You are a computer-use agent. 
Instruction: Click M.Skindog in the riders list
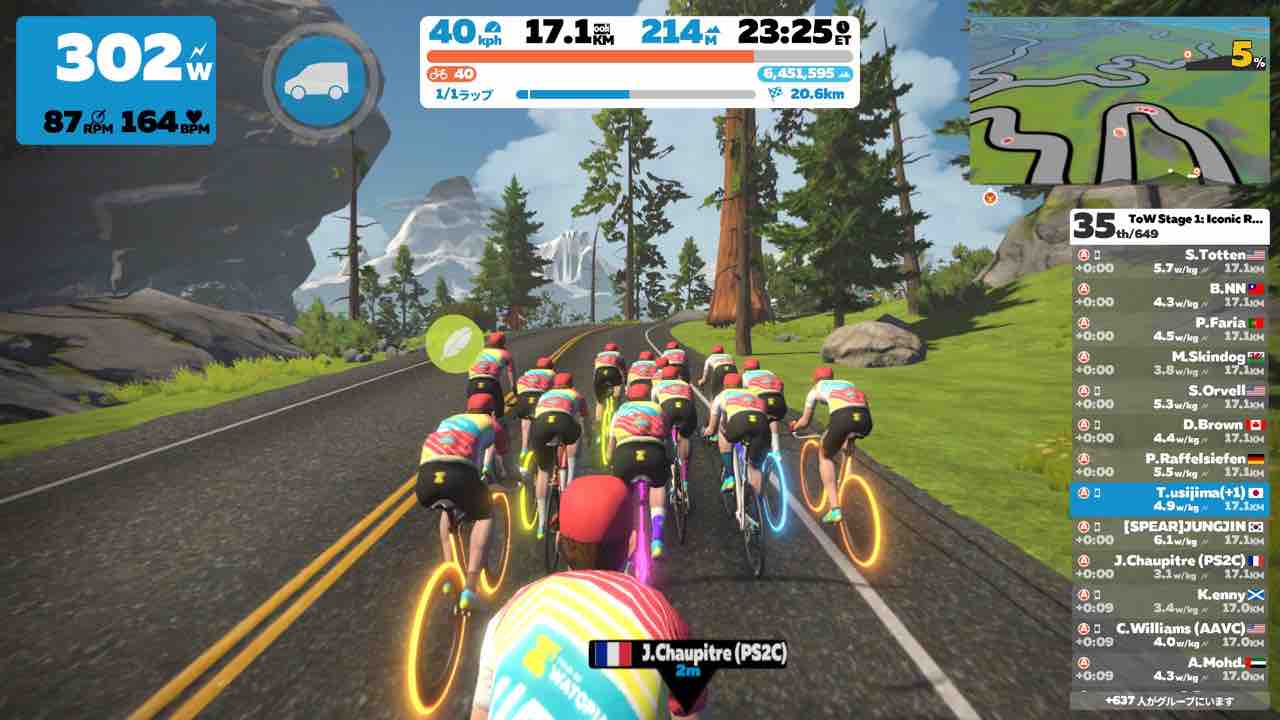[1169, 364]
